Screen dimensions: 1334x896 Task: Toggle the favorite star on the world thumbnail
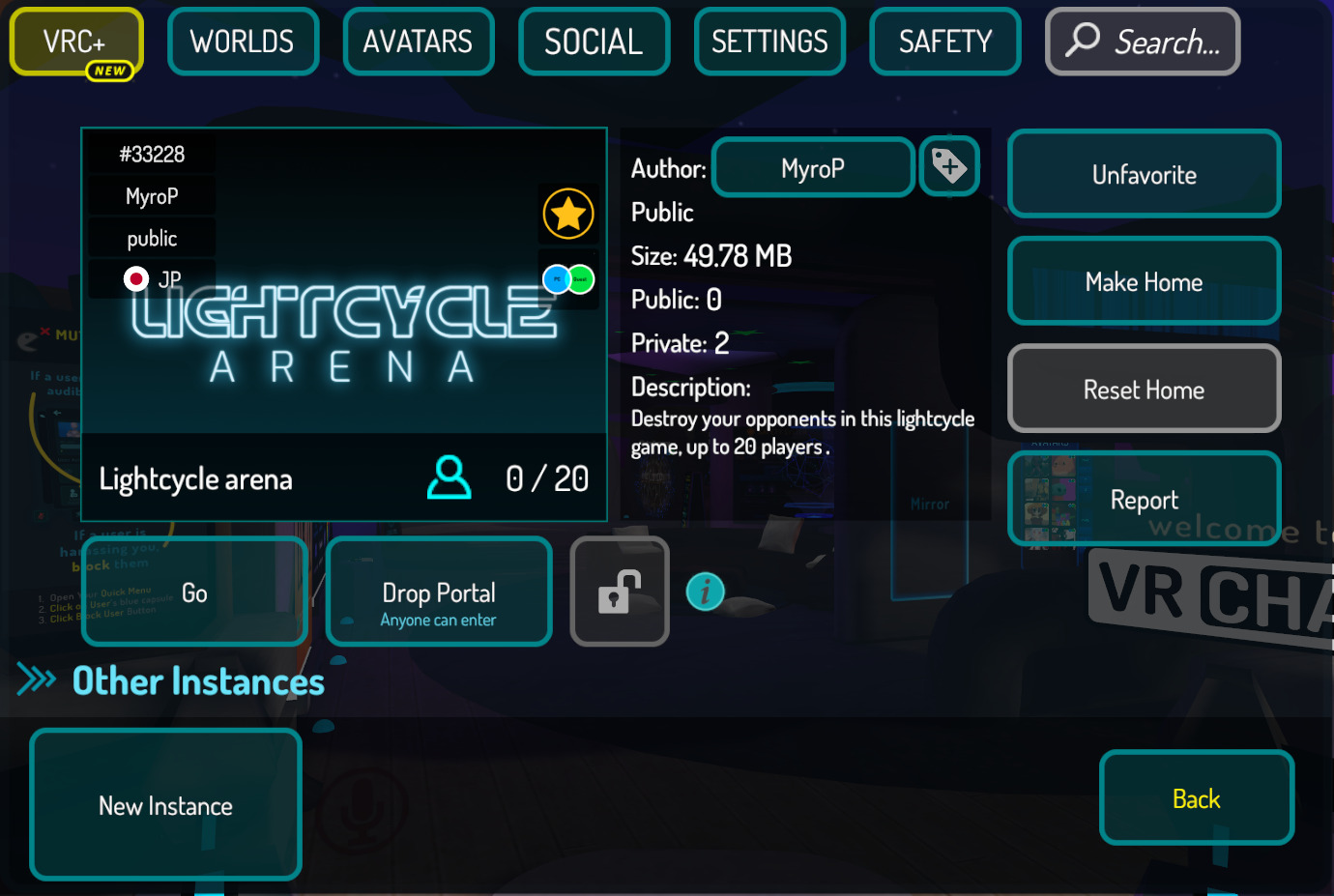pos(567,213)
